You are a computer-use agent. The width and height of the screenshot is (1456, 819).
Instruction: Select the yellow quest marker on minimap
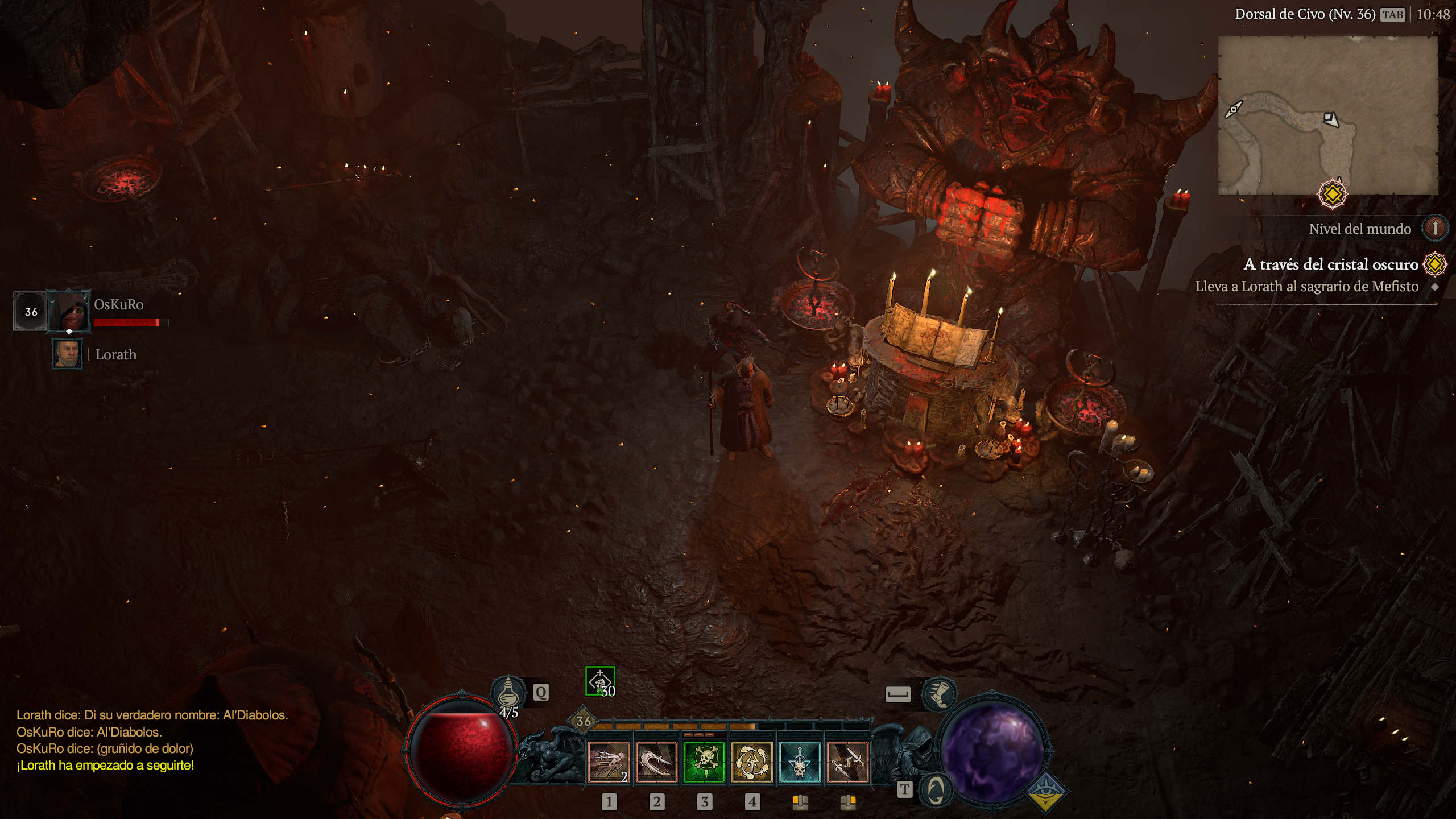pyautogui.click(x=1332, y=195)
